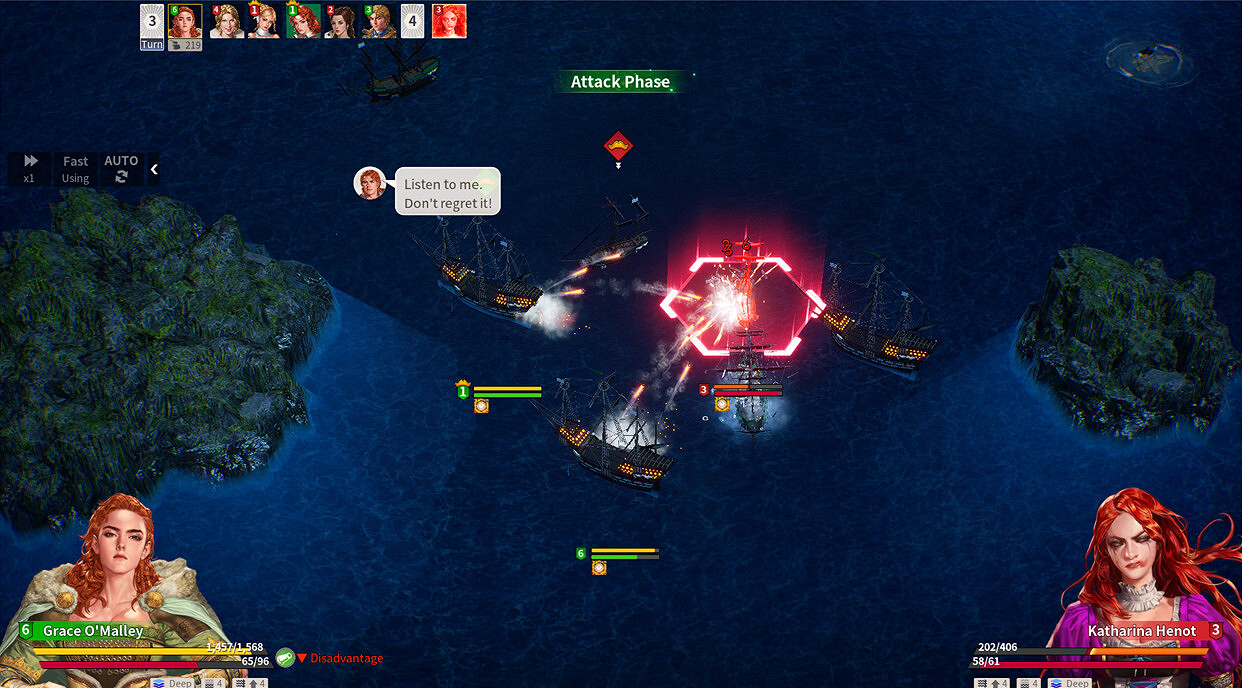Viewport: 1242px width, 688px height.
Task: Toggle the Fast Using option
Action: (x=76, y=168)
